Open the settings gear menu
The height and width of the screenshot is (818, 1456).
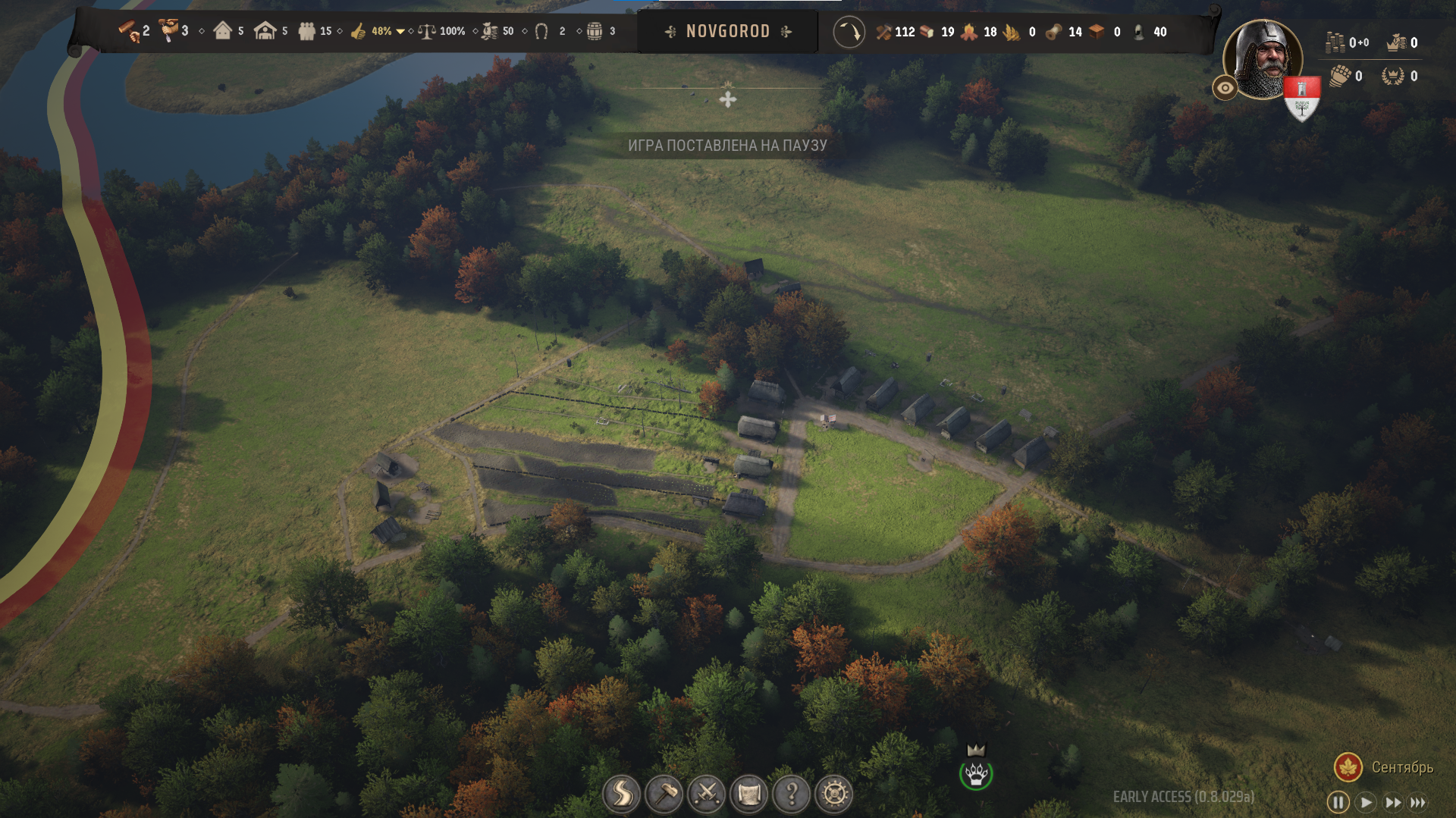833,794
